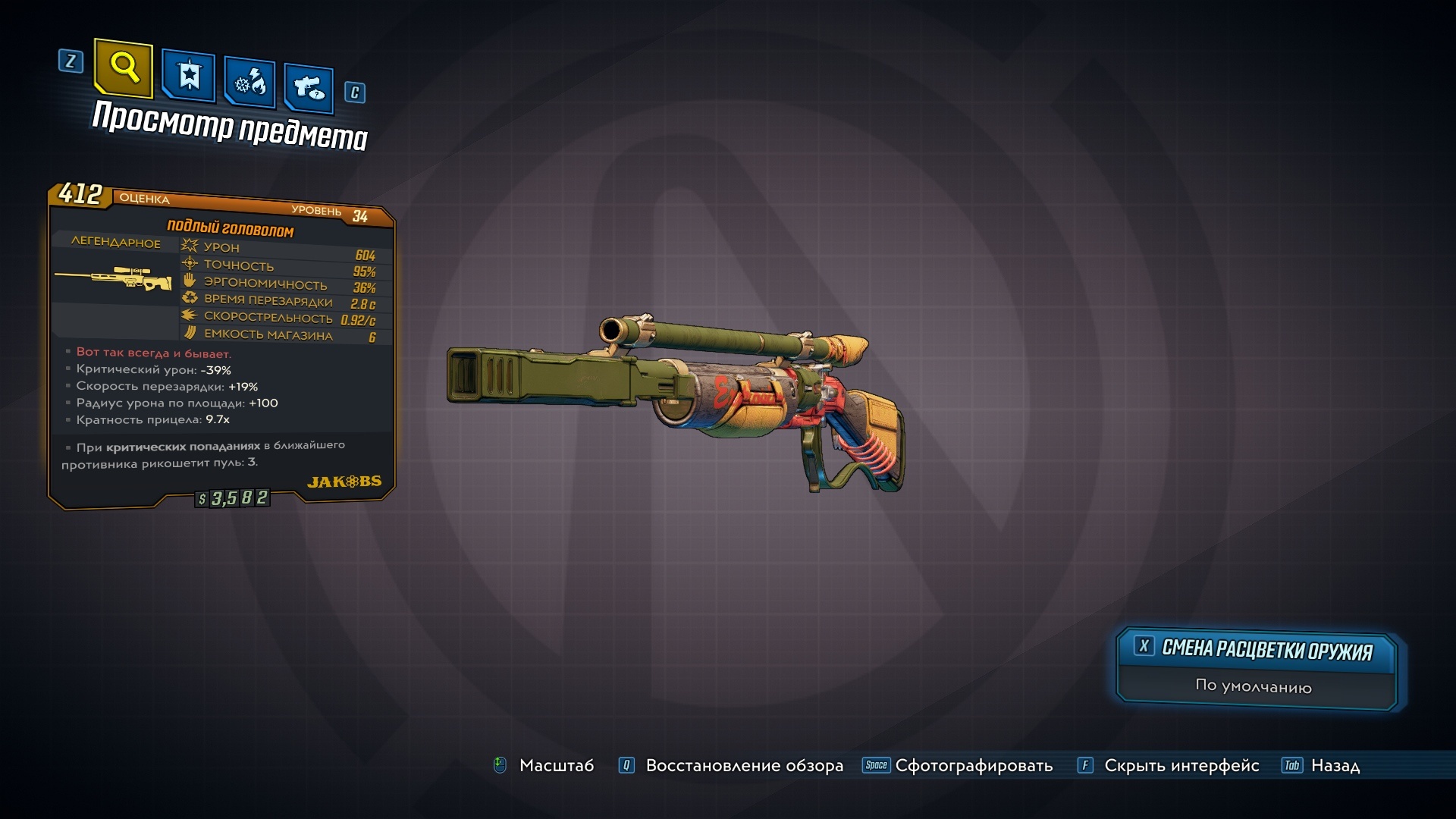Viewport: 1456px width, 819px height.
Task: Click the sniper rifle thumbnail on item card
Action: (x=114, y=278)
